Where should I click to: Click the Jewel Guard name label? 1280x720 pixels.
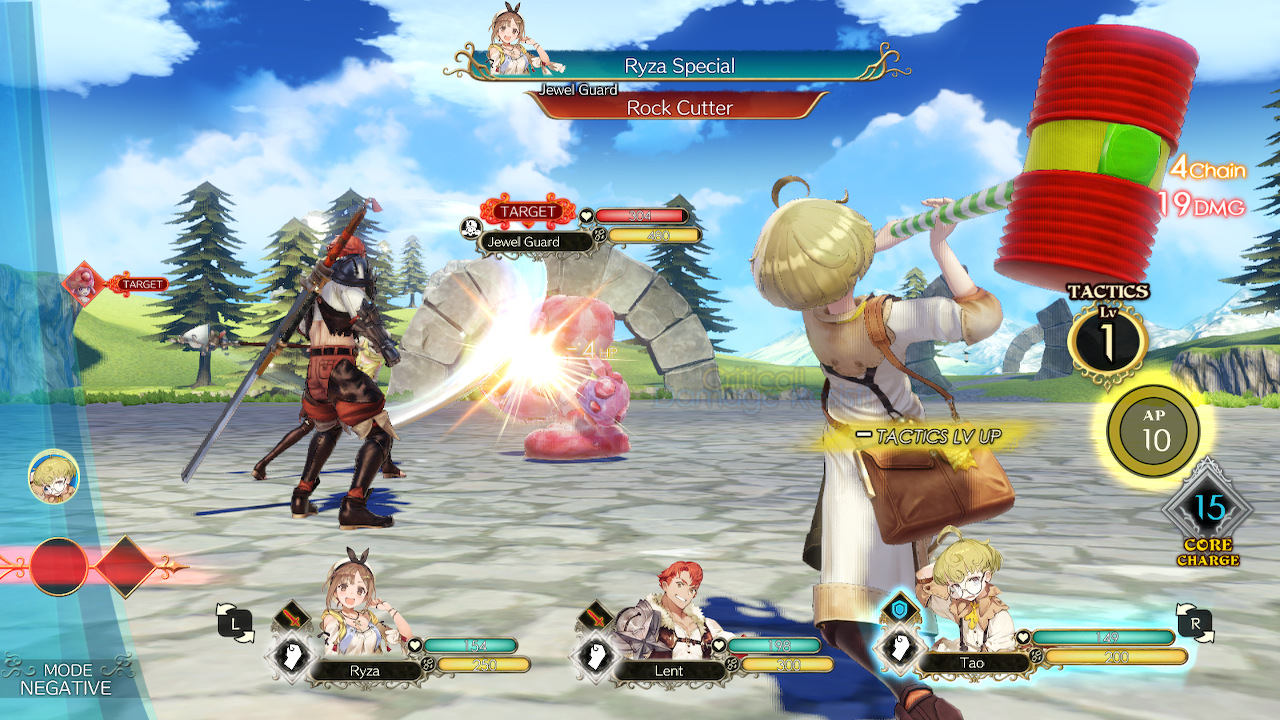pyautogui.click(x=524, y=242)
